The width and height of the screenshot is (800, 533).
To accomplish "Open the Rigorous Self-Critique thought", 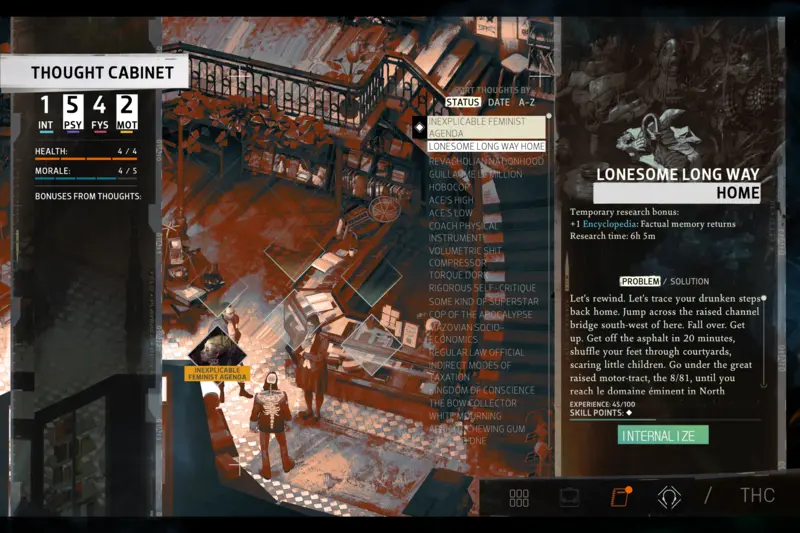I will pyautogui.click(x=482, y=288).
